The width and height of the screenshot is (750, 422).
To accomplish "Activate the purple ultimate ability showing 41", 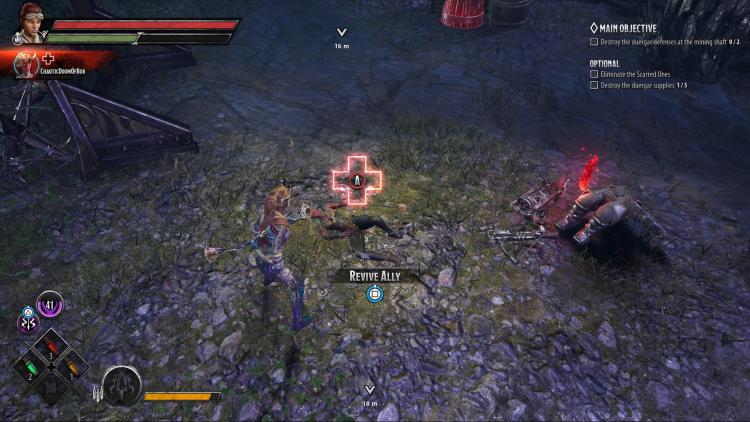I will click(50, 302).
